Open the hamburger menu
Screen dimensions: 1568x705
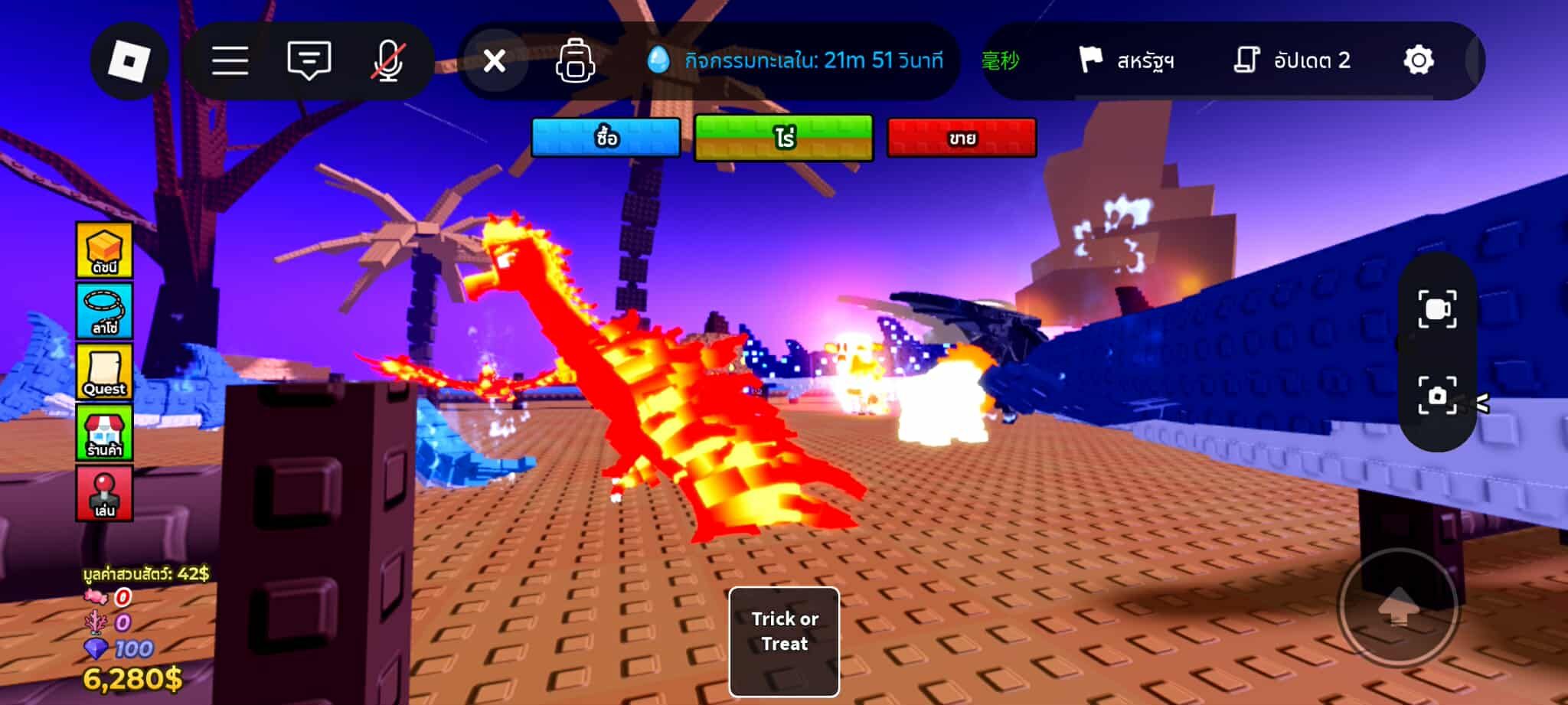[x=230, y=60]
